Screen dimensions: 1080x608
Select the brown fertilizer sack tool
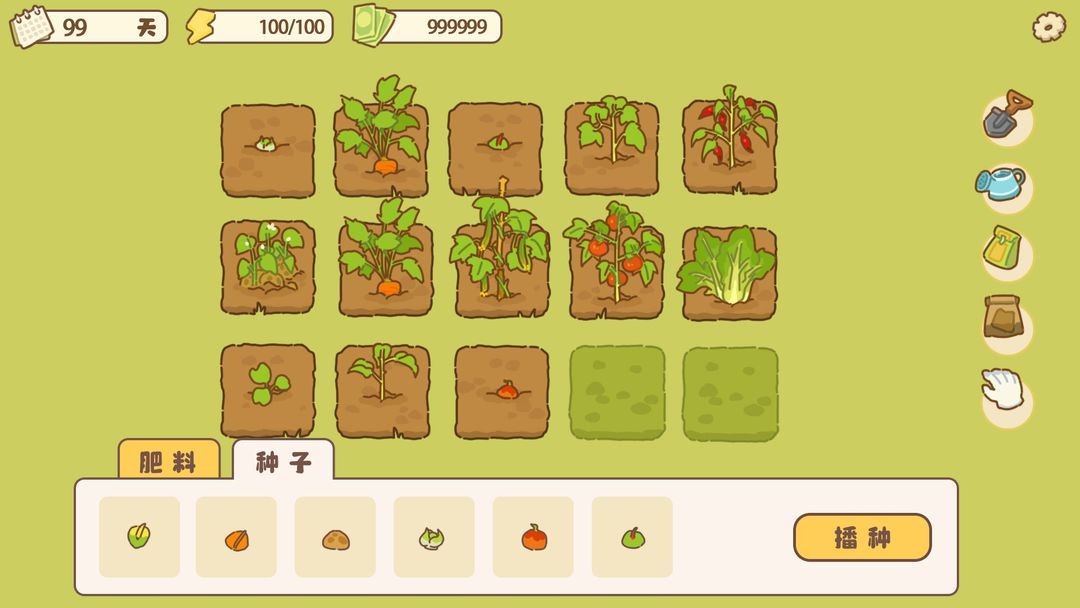click(1005, 320)
